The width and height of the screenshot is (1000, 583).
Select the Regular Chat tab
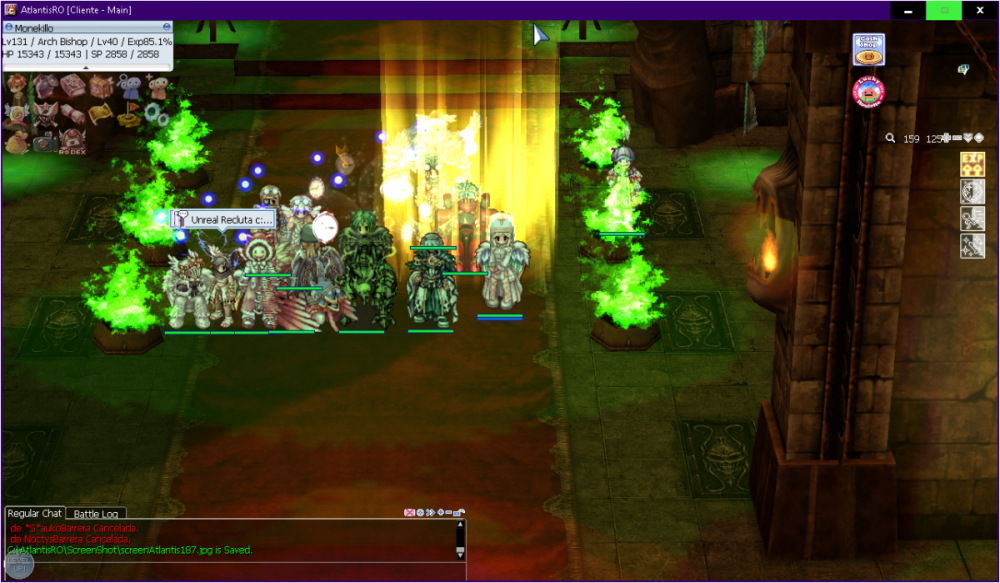(35, 514)
